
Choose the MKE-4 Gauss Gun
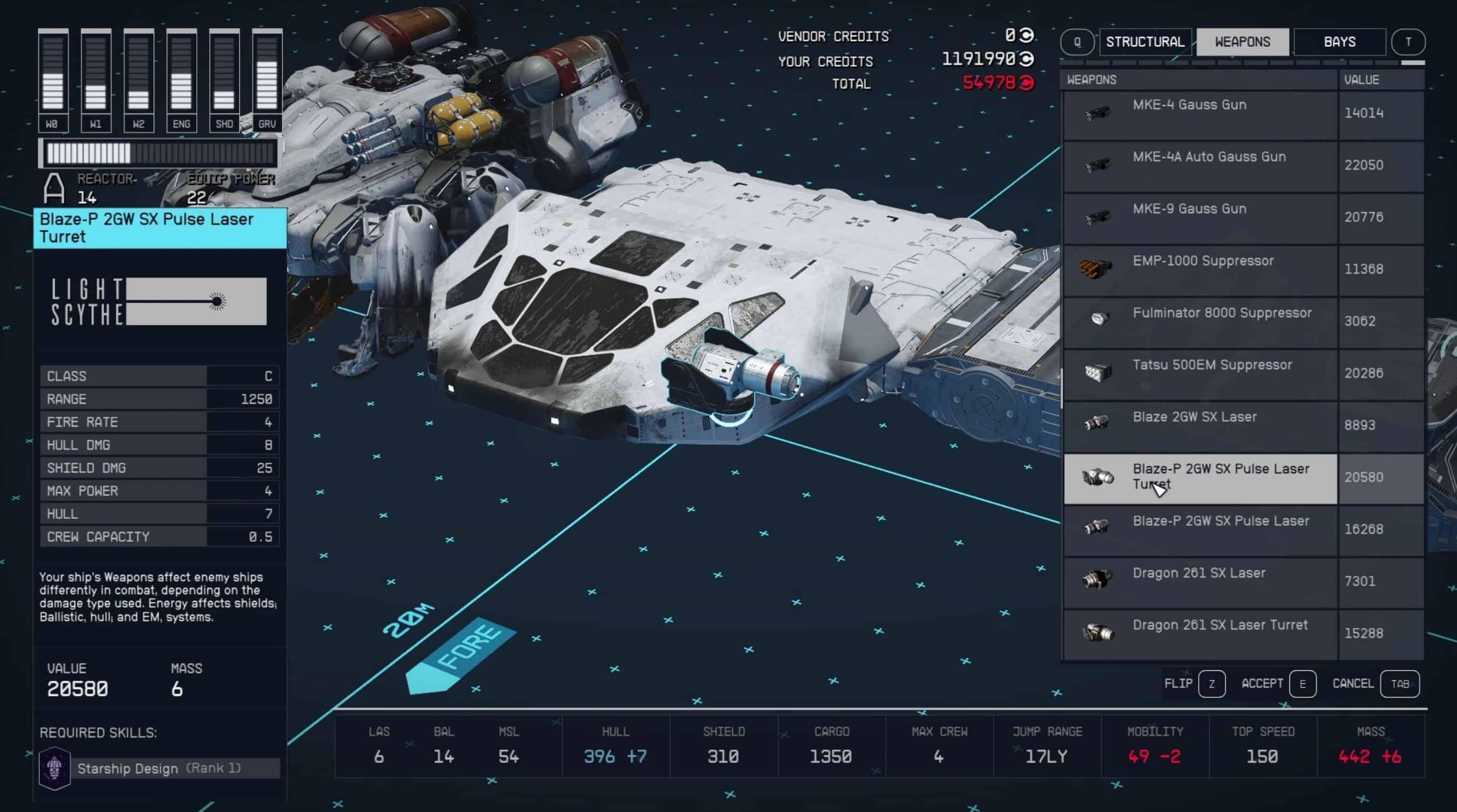coord(1199,114)
